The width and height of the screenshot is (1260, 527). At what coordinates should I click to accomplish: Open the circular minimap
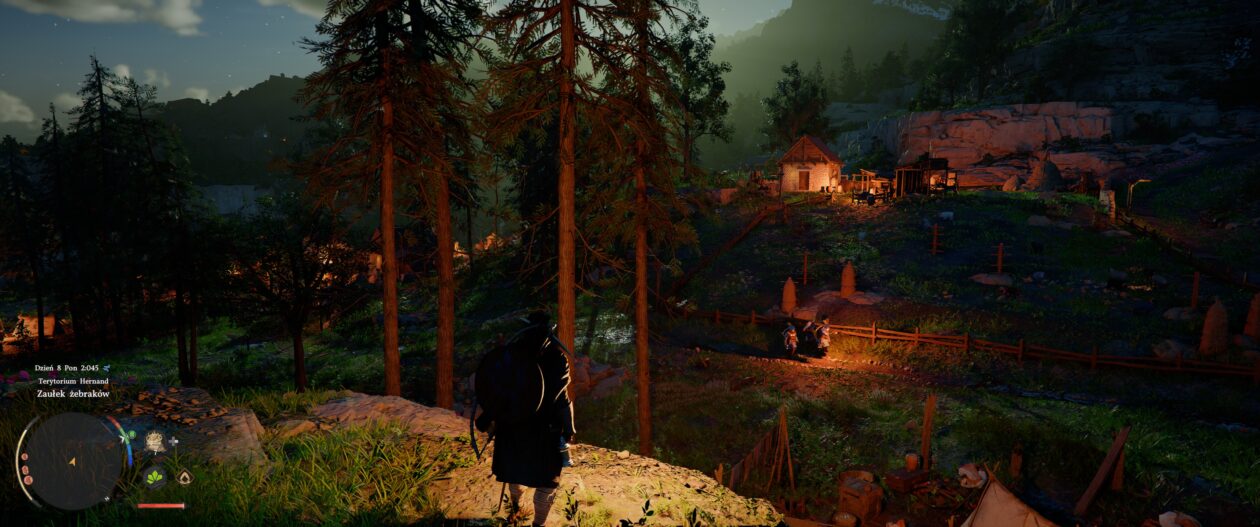tap(71, 461)
